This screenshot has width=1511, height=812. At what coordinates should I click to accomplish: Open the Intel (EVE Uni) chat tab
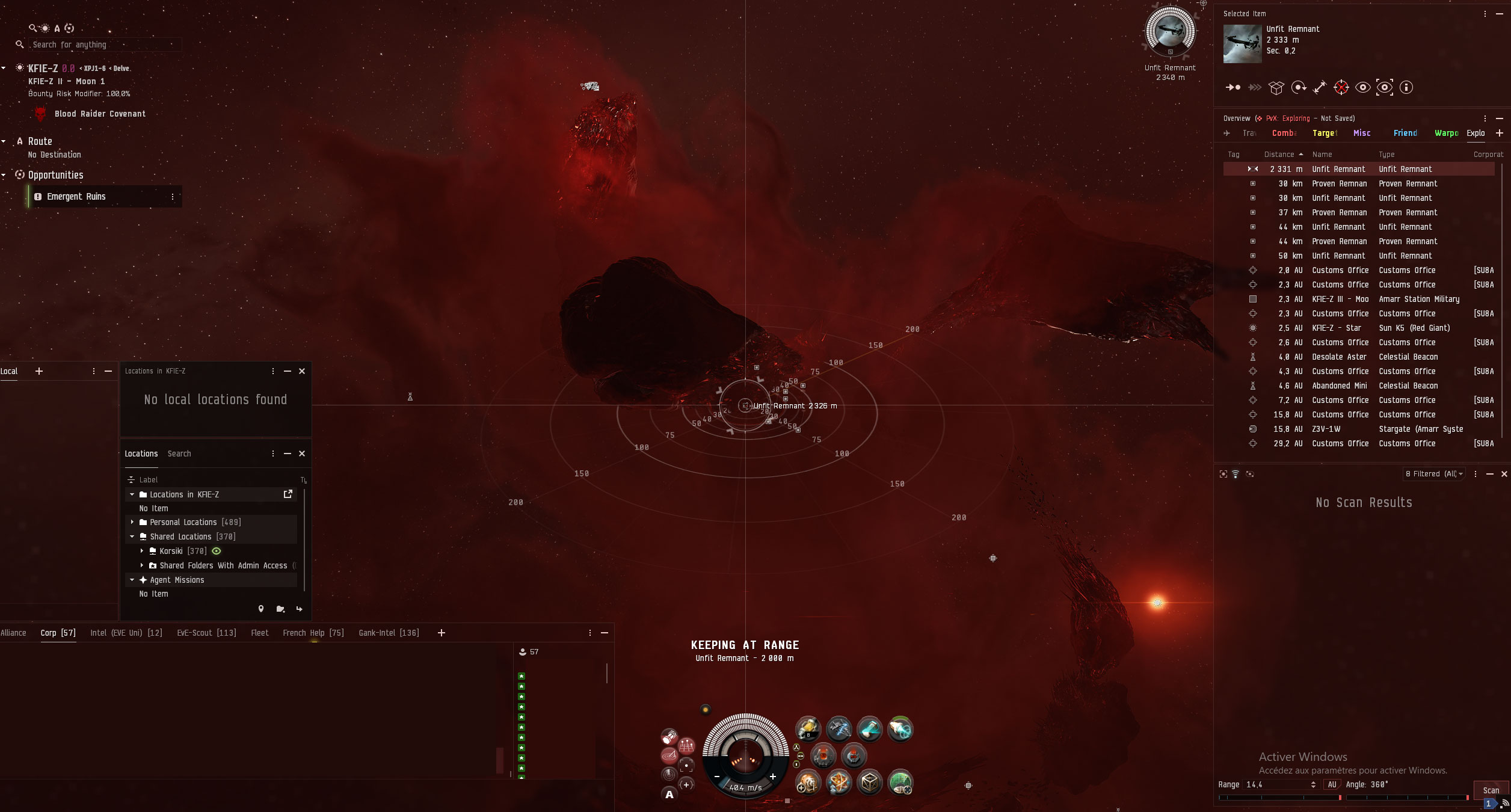point(126,633)
